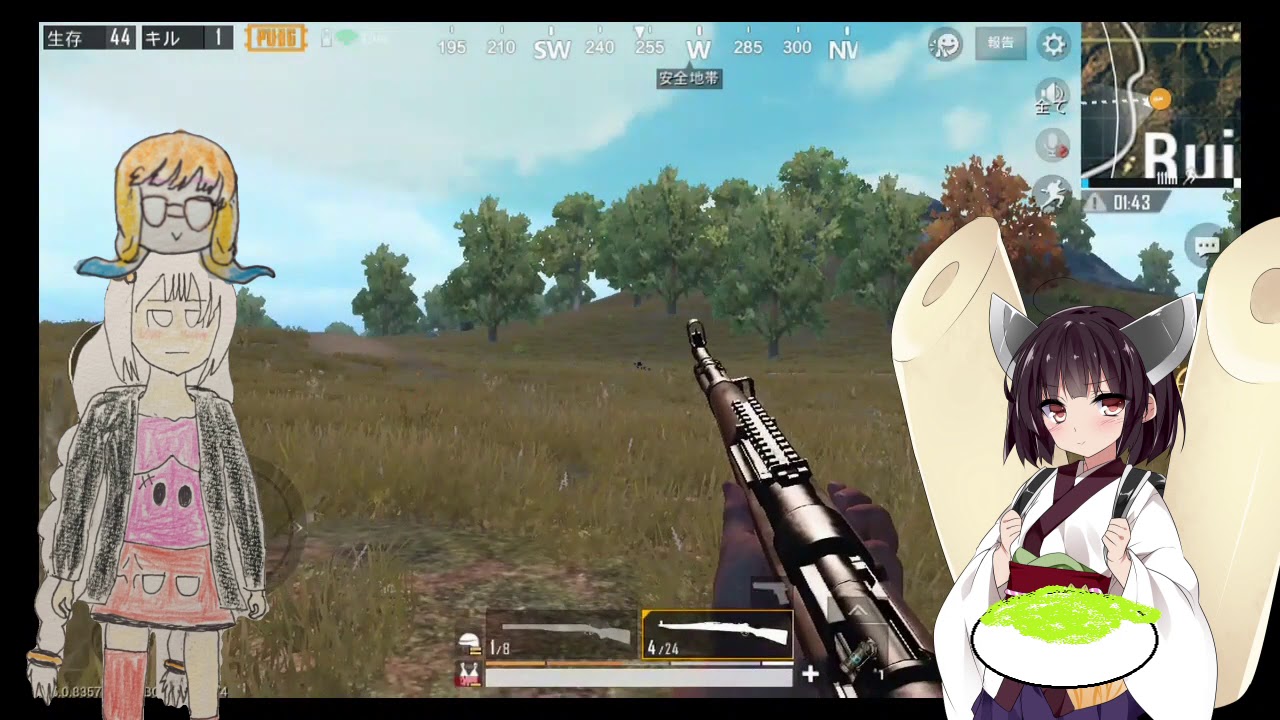Mute the voice chat microphone
Viewport: 1280px width, 720px height.
click(x=1050, y=145)
